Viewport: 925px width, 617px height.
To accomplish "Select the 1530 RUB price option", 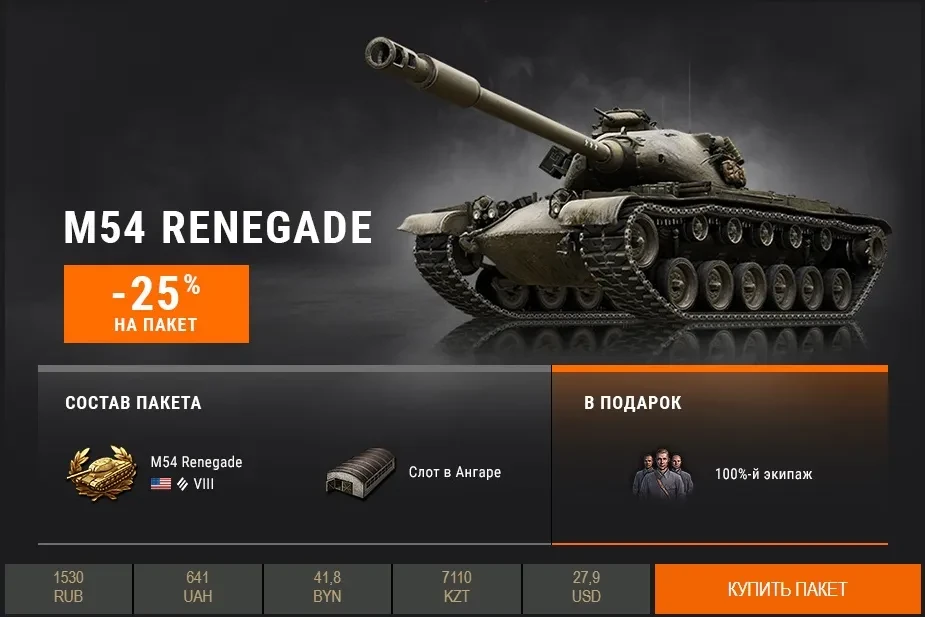I will (69, 588).
